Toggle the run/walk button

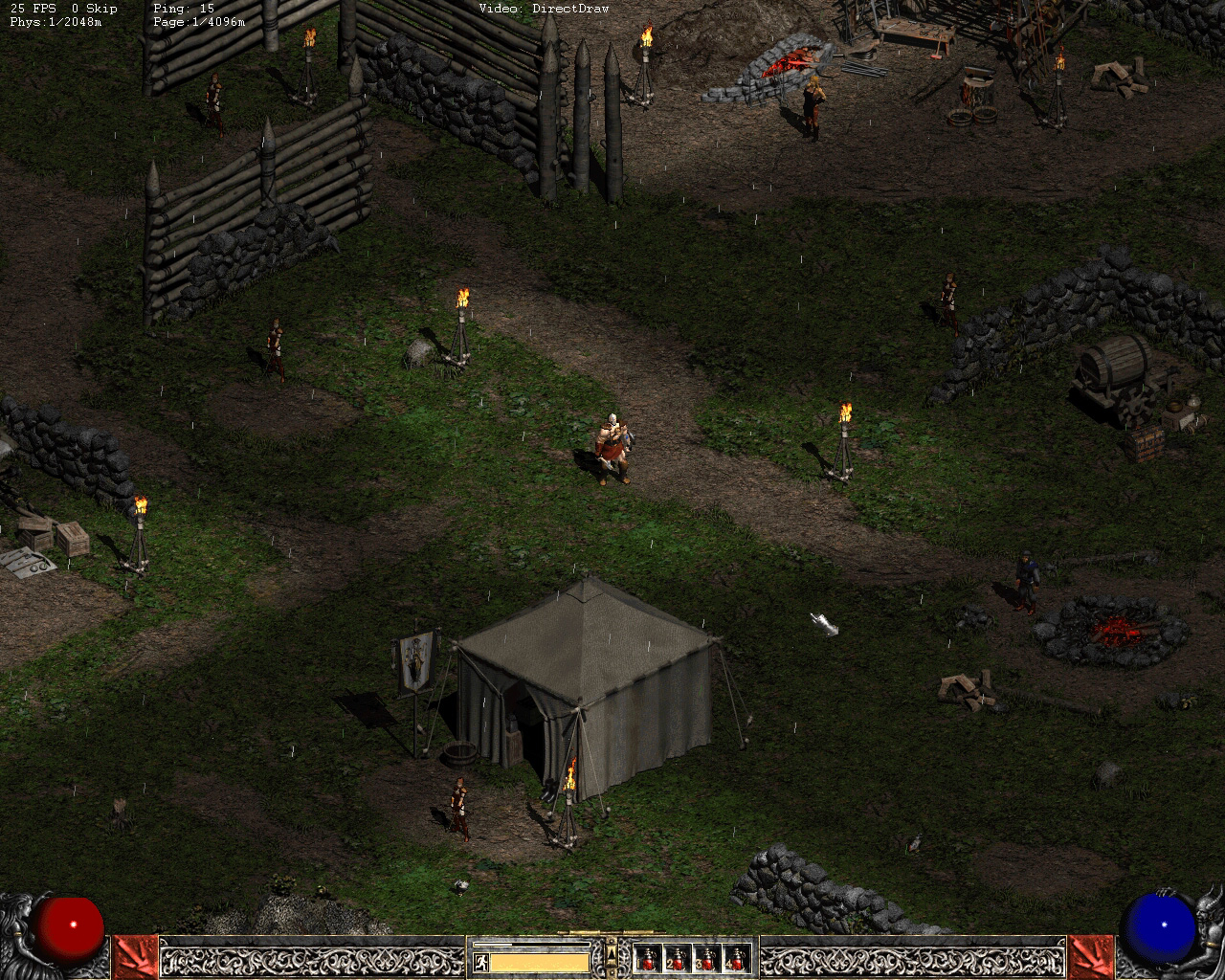point(480,962)
